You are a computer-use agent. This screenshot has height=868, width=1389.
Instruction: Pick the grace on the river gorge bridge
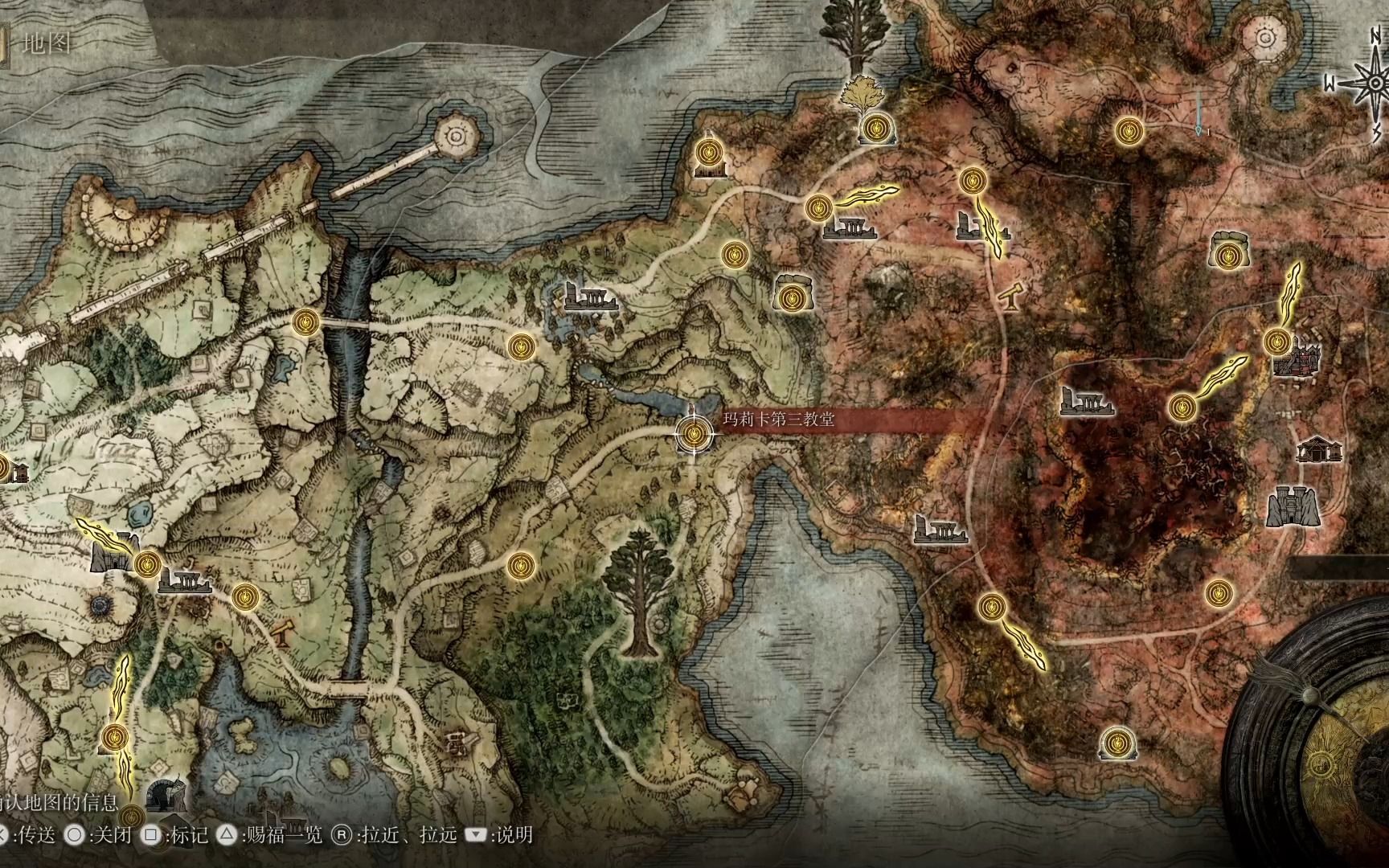pos(305,322)
